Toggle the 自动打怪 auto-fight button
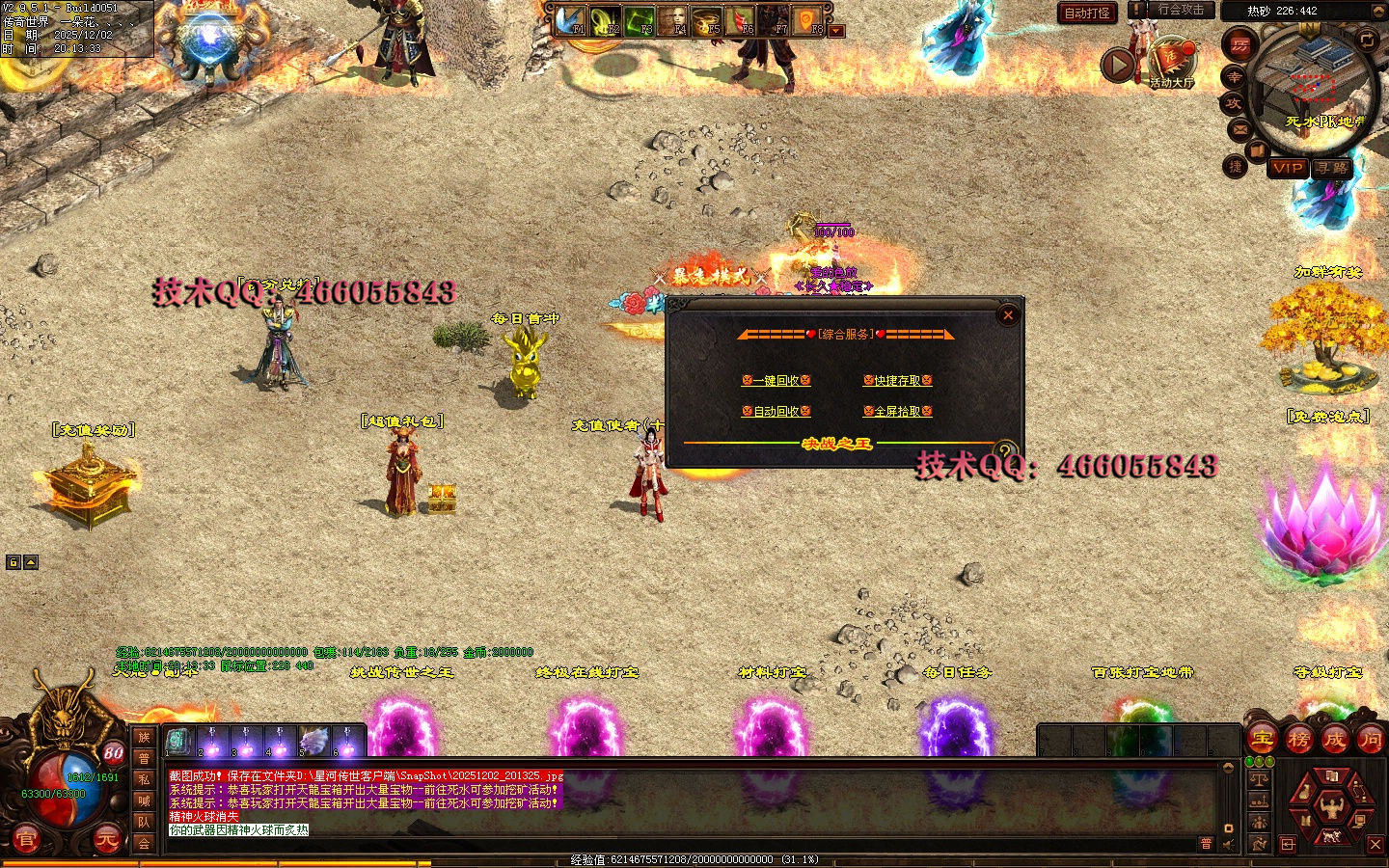The width and height of the screenshot is (1389, 868). (1087, 13)
